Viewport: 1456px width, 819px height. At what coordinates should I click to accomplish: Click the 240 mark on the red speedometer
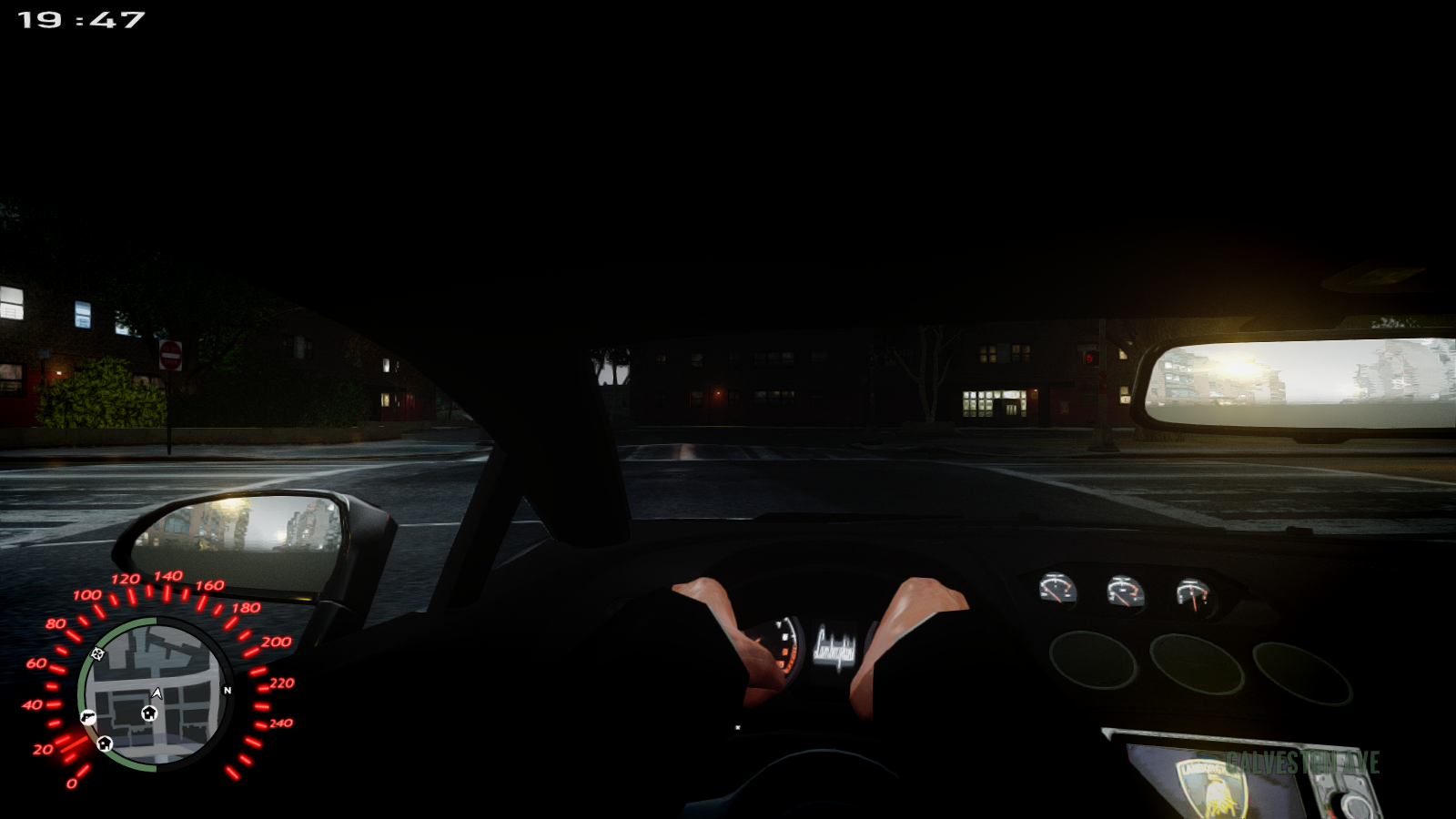click(x=282, y=723)
